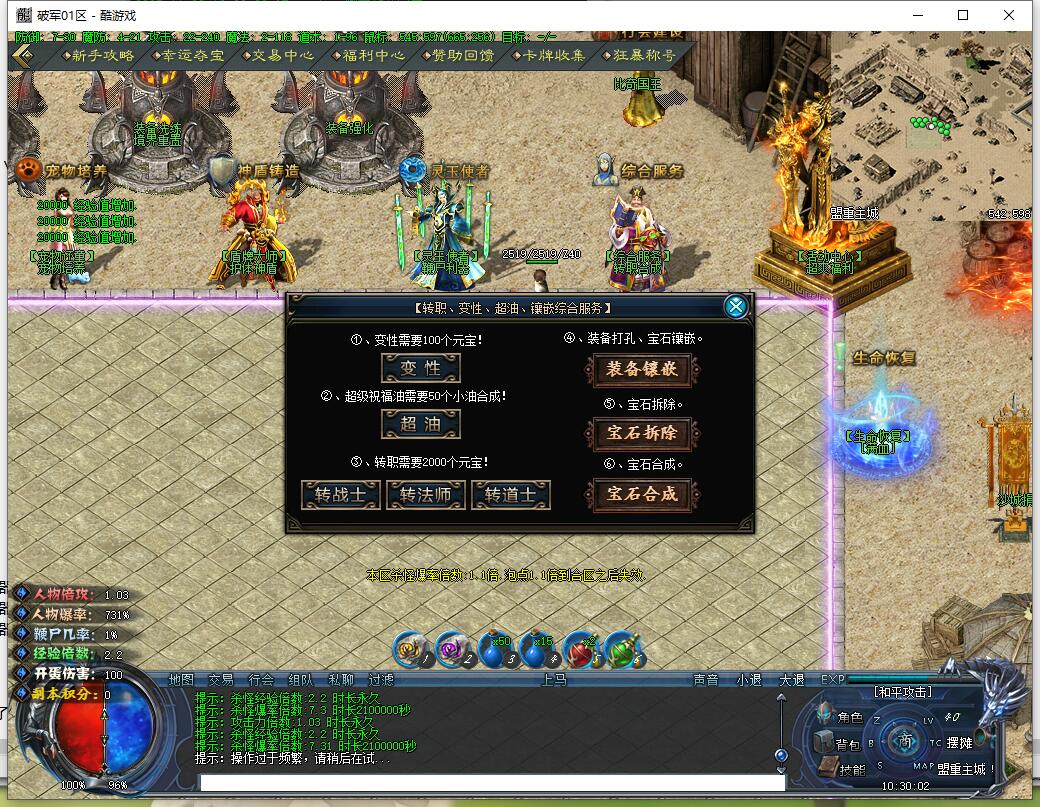Image resolution: width=1040 pixels, height=807 pixels.
Task: Pick the 转法师 class change option
Action: [426, 495]
